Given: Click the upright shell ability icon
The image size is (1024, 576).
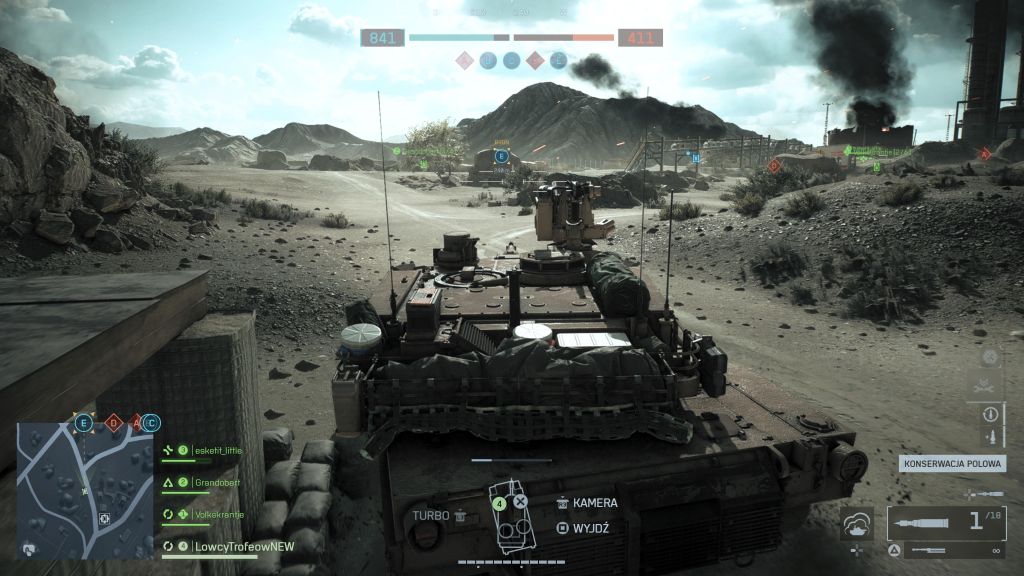Looking at the screenshot, I should click(x=990, y=437).
